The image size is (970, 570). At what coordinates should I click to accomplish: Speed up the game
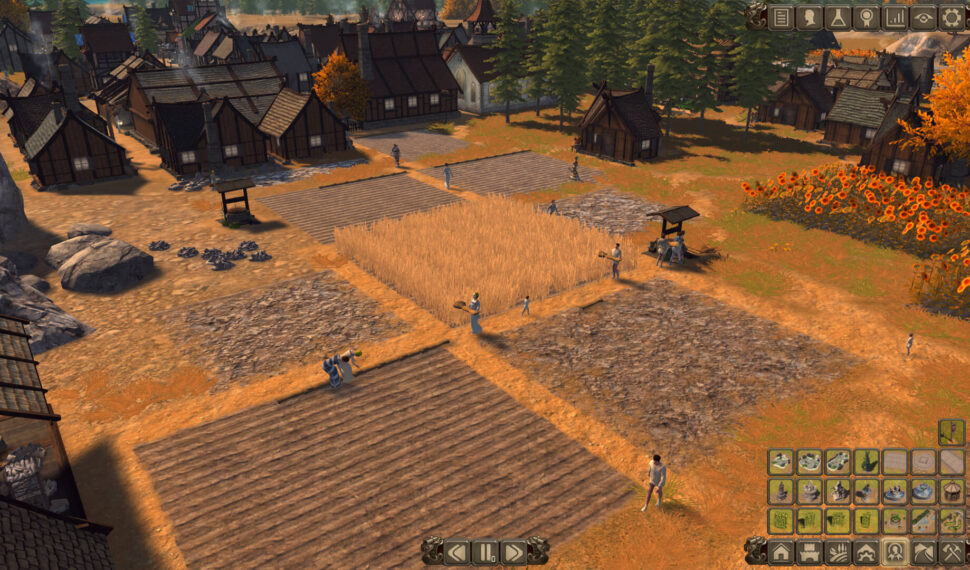tap(513, 551)
